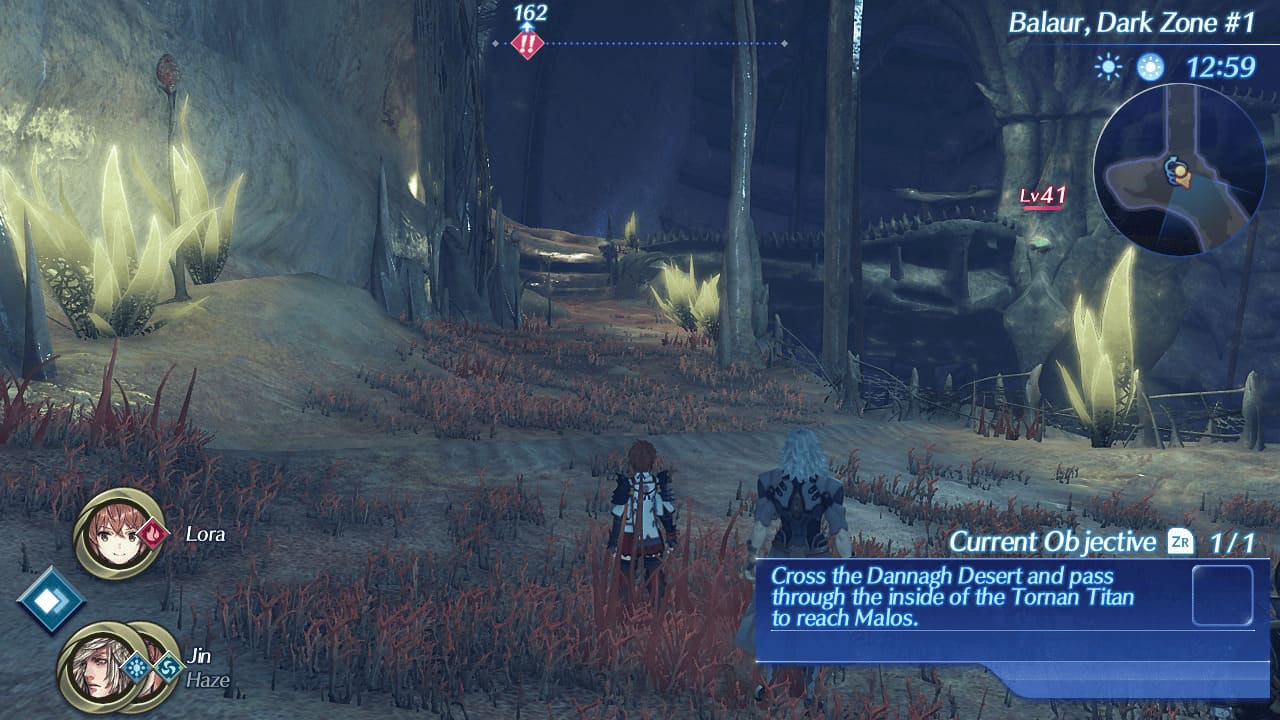Click Lora's fire element icon
Screen dimensions: 1280x720
(153, 533)
